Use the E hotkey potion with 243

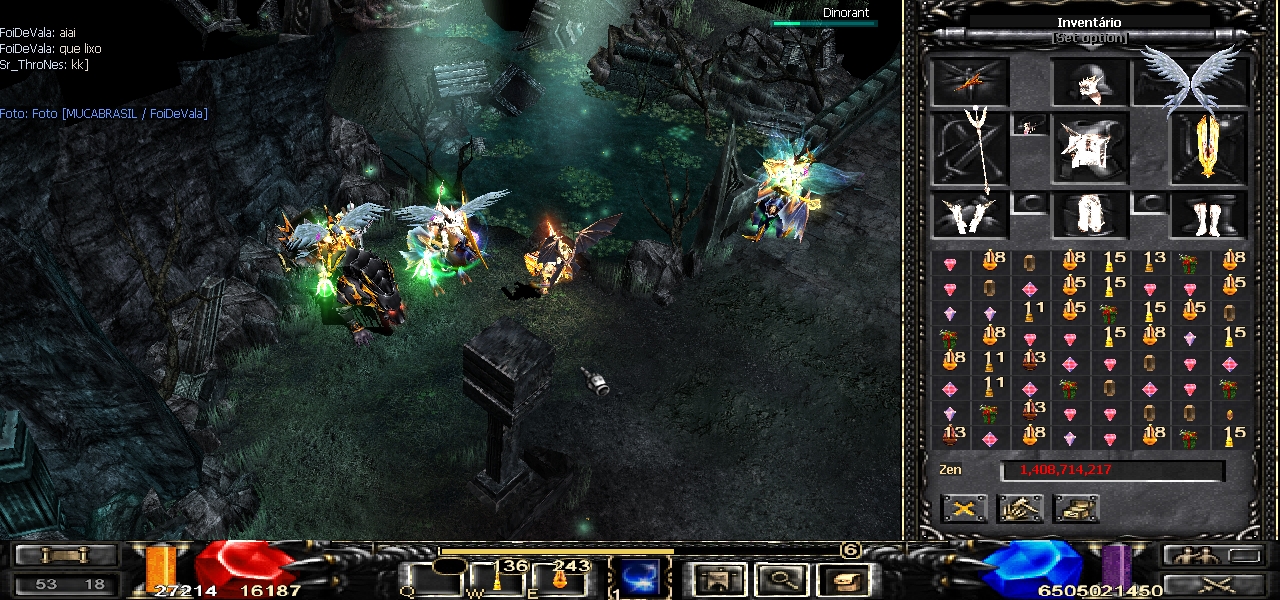556,578
